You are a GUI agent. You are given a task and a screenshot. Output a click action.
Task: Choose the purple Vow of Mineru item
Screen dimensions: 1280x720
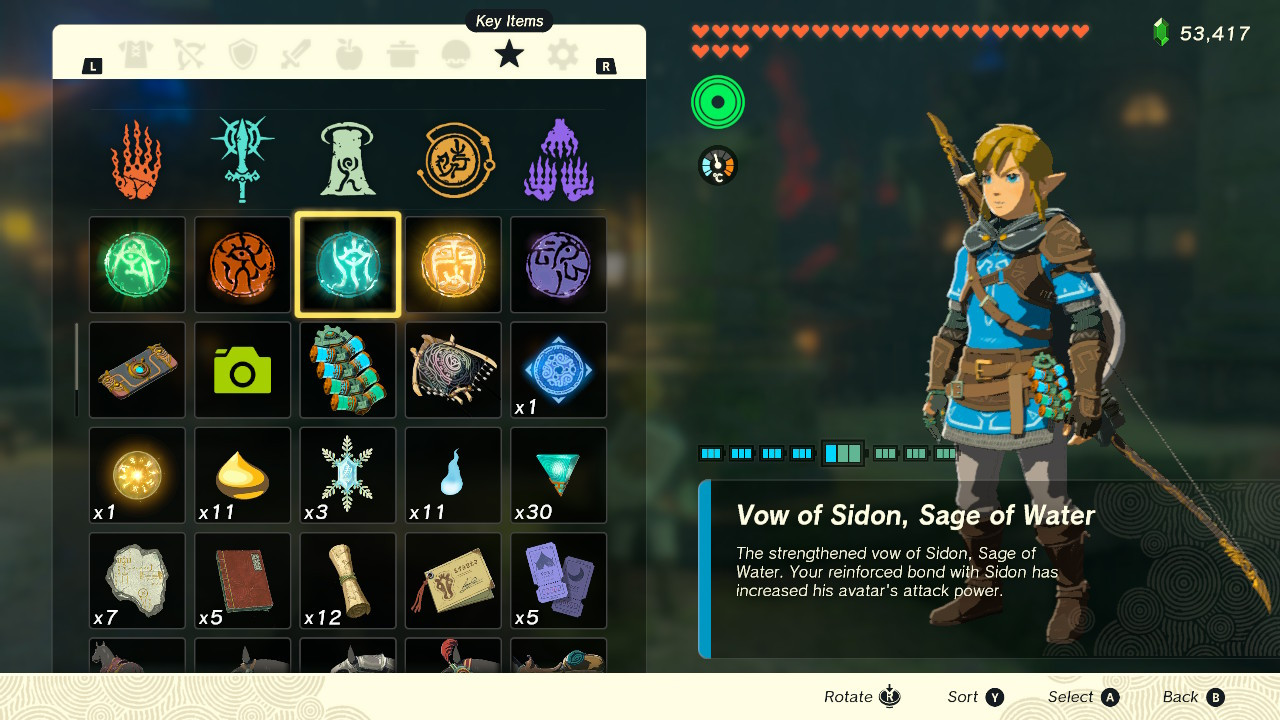[558, 264]
